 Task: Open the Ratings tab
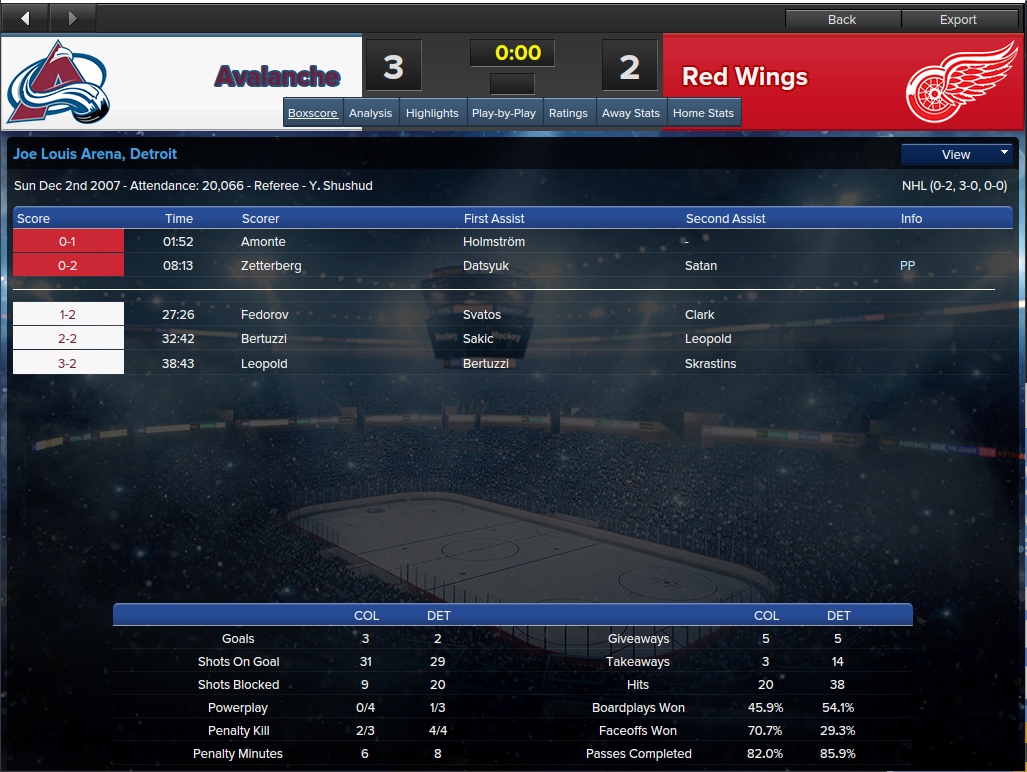[x=568, y=113]
